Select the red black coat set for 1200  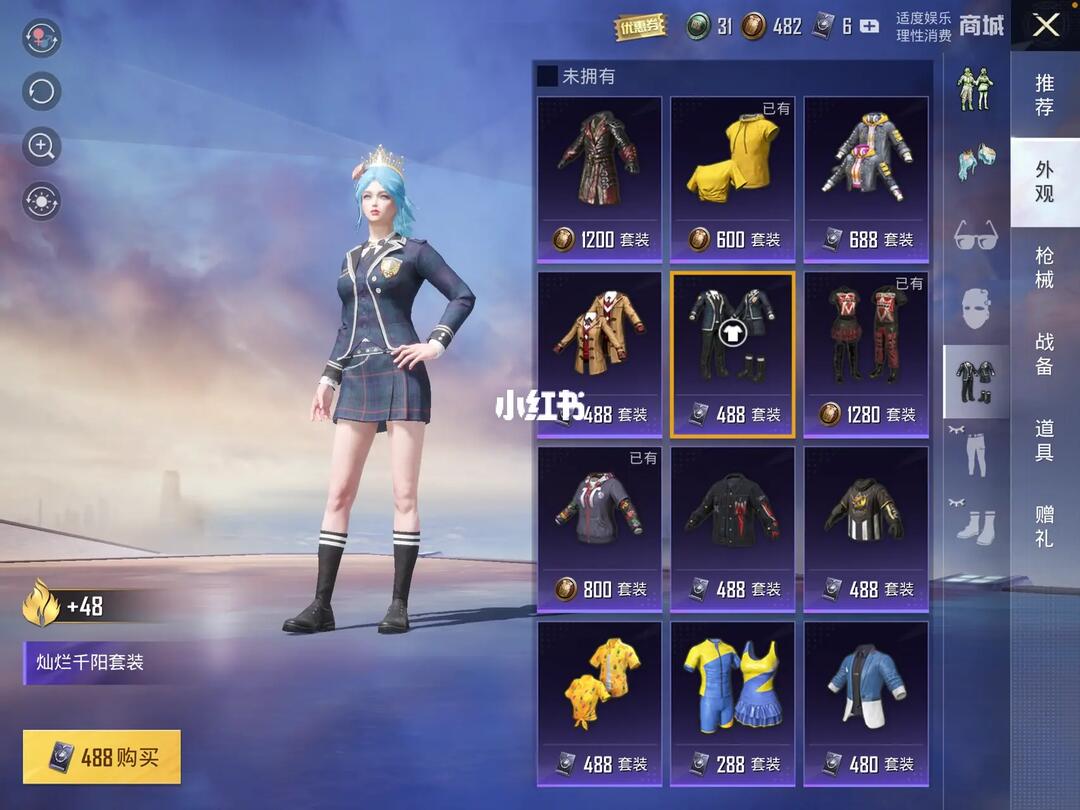click(600, 179)
